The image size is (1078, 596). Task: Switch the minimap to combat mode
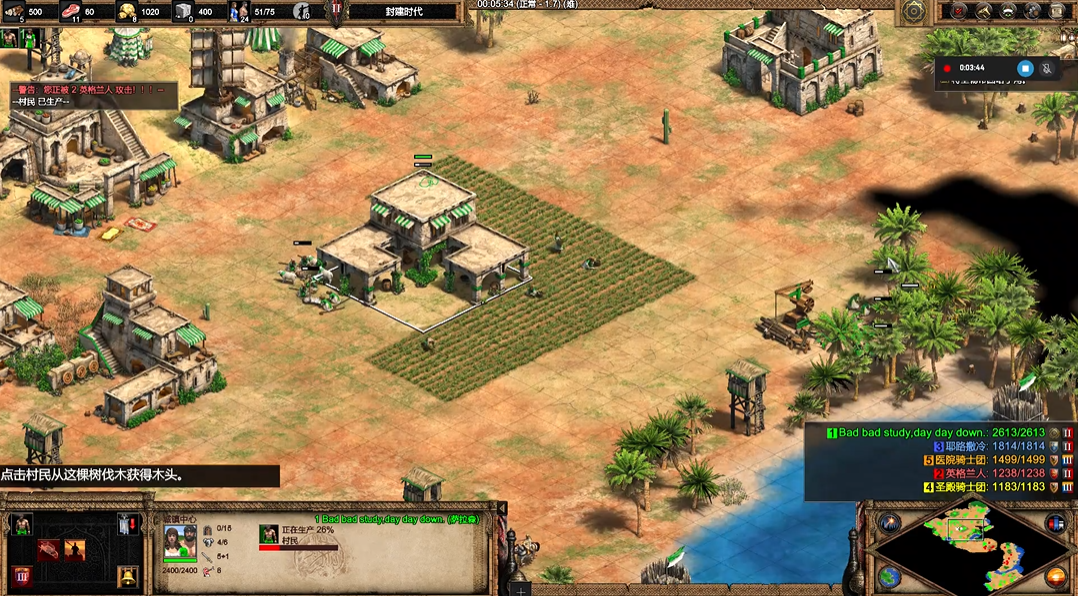(x=1057, y=577)
